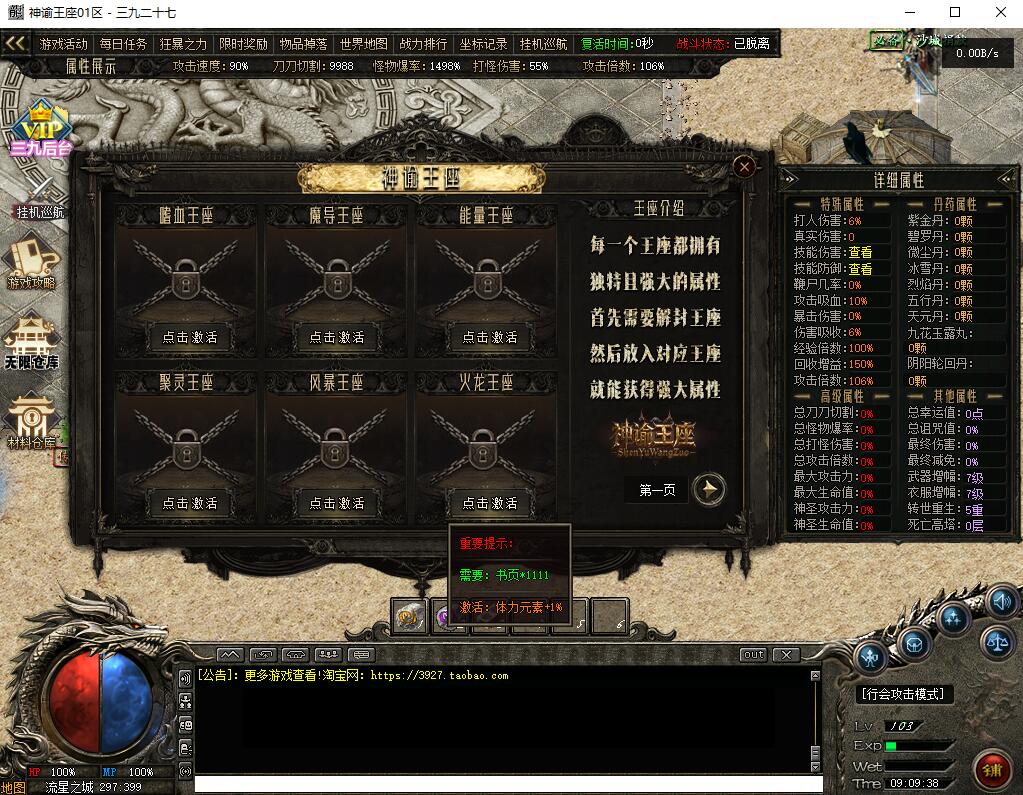Viewport: 1023px width, 795px height.
Task: Click the sound speaker round button
Action: pos(1002,601)
